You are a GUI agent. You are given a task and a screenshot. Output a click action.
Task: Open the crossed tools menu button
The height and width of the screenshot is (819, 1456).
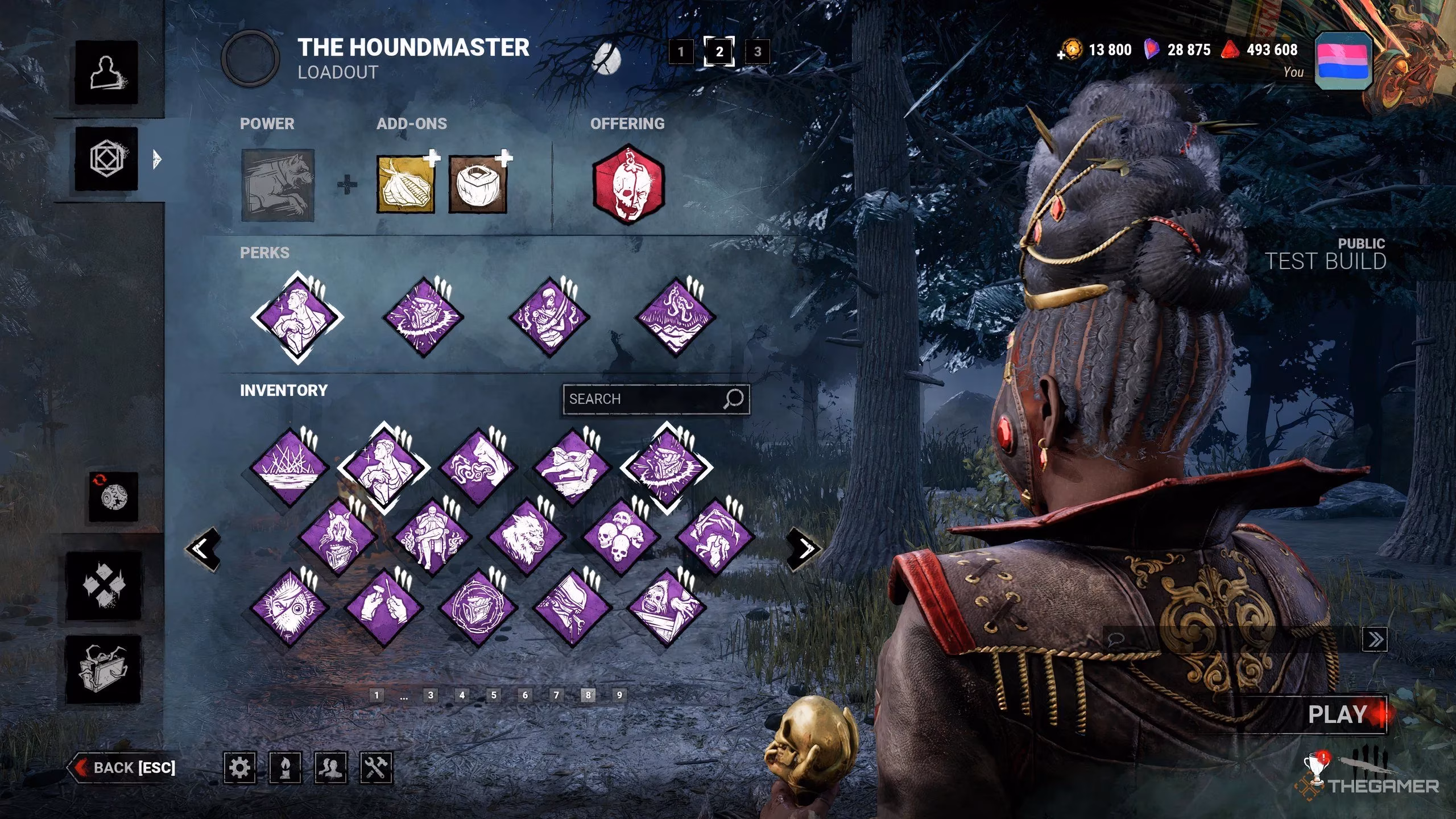[x=376, y=768]
